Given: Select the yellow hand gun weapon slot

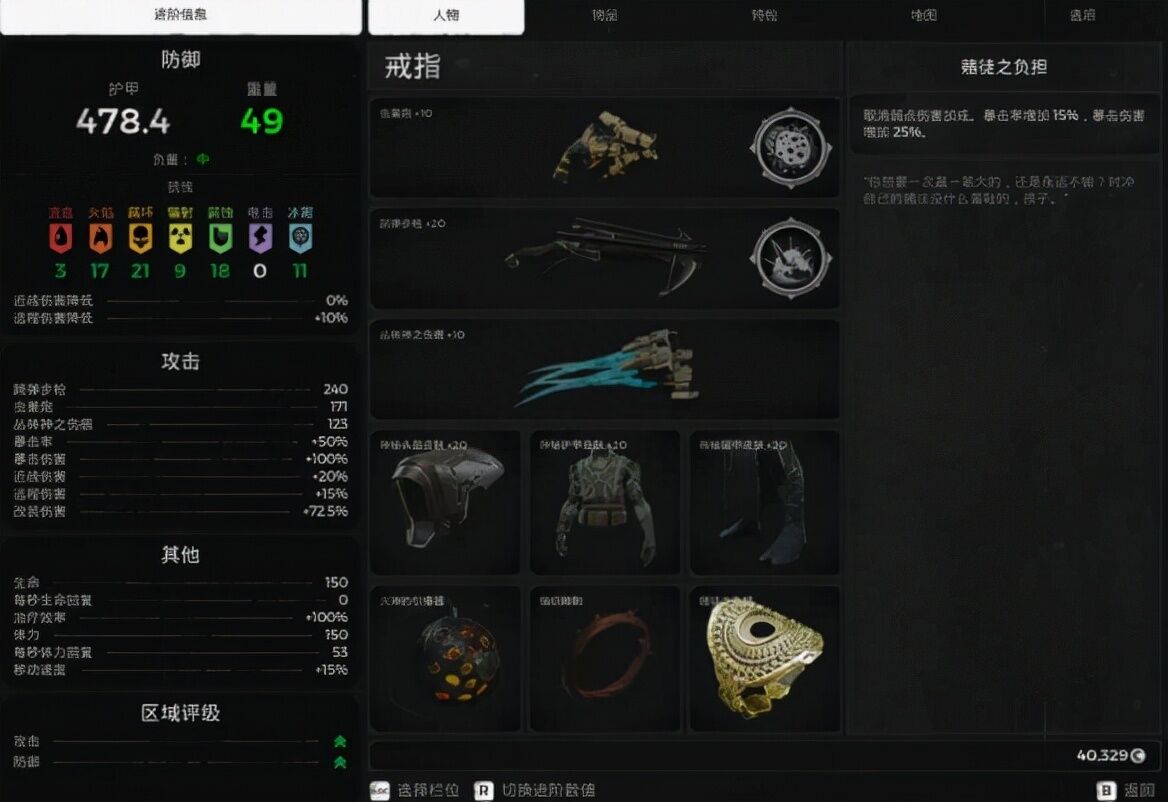Looking at the screenshot, I should 604,146.
